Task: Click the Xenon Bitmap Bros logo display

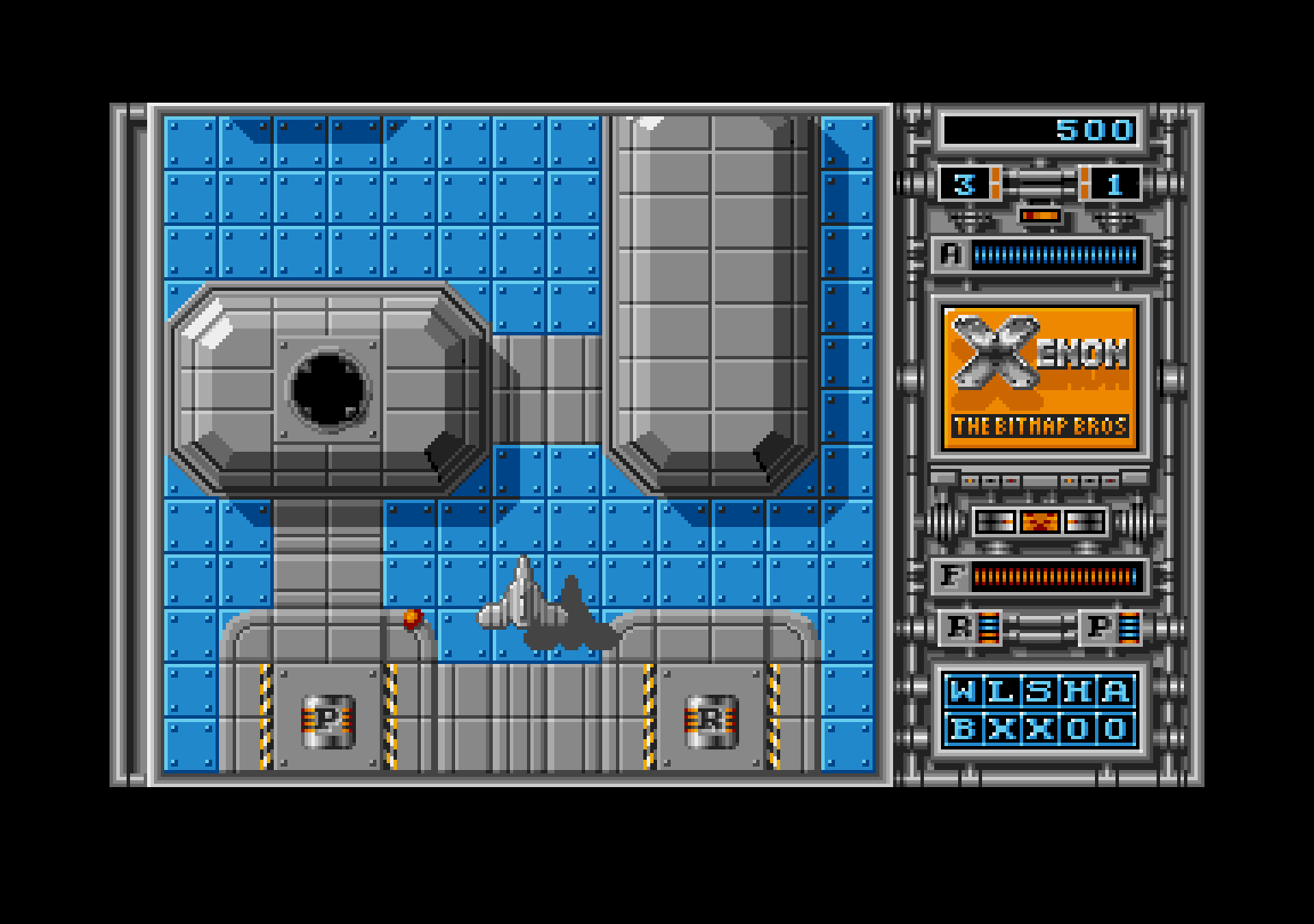Action: 1040,377
